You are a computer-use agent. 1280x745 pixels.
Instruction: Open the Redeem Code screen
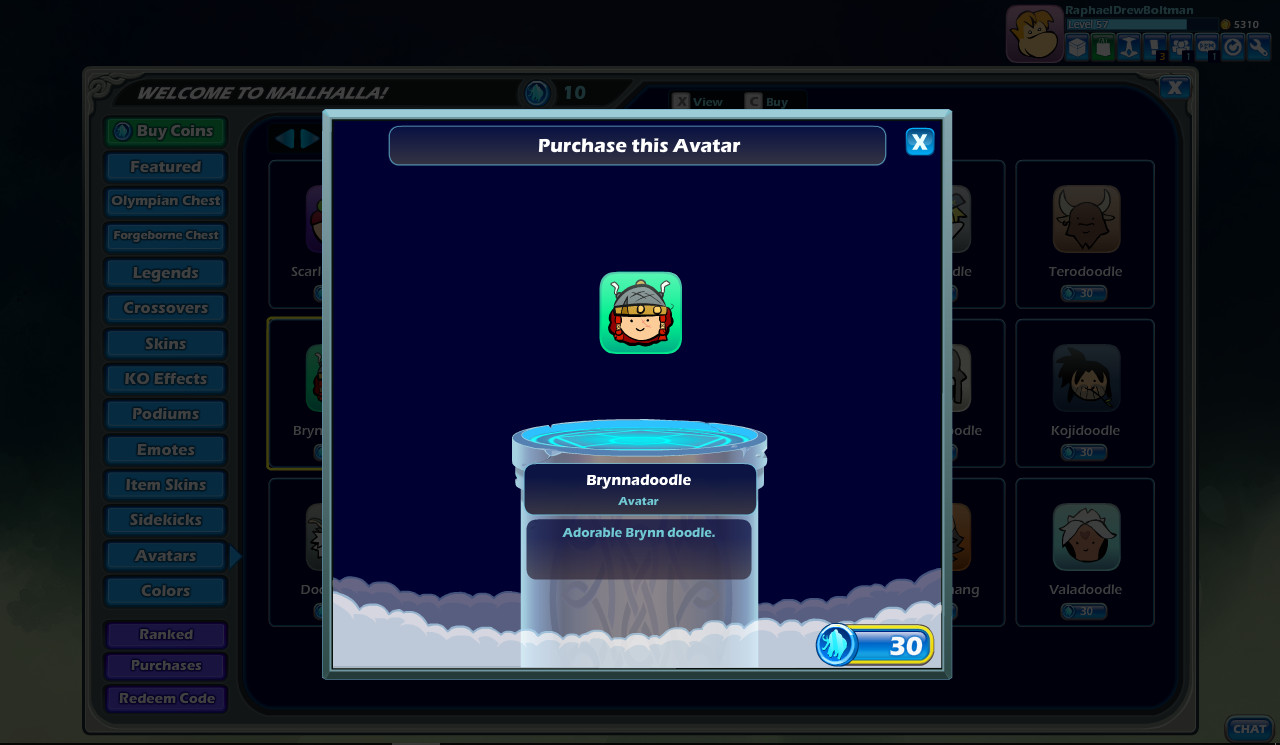(165, 698)
